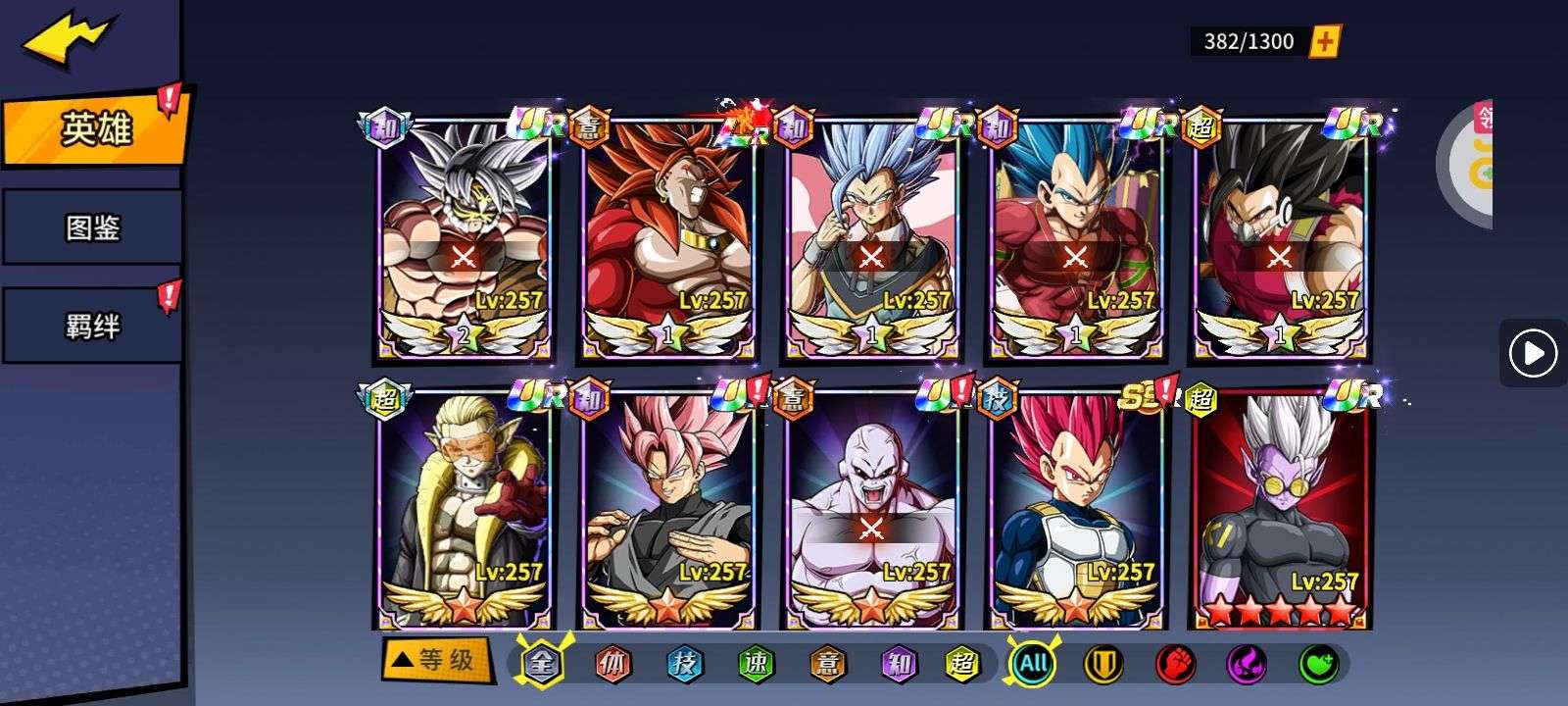Open the 英雄 heroes tab
1568x706 pixels.
point(94,128)
